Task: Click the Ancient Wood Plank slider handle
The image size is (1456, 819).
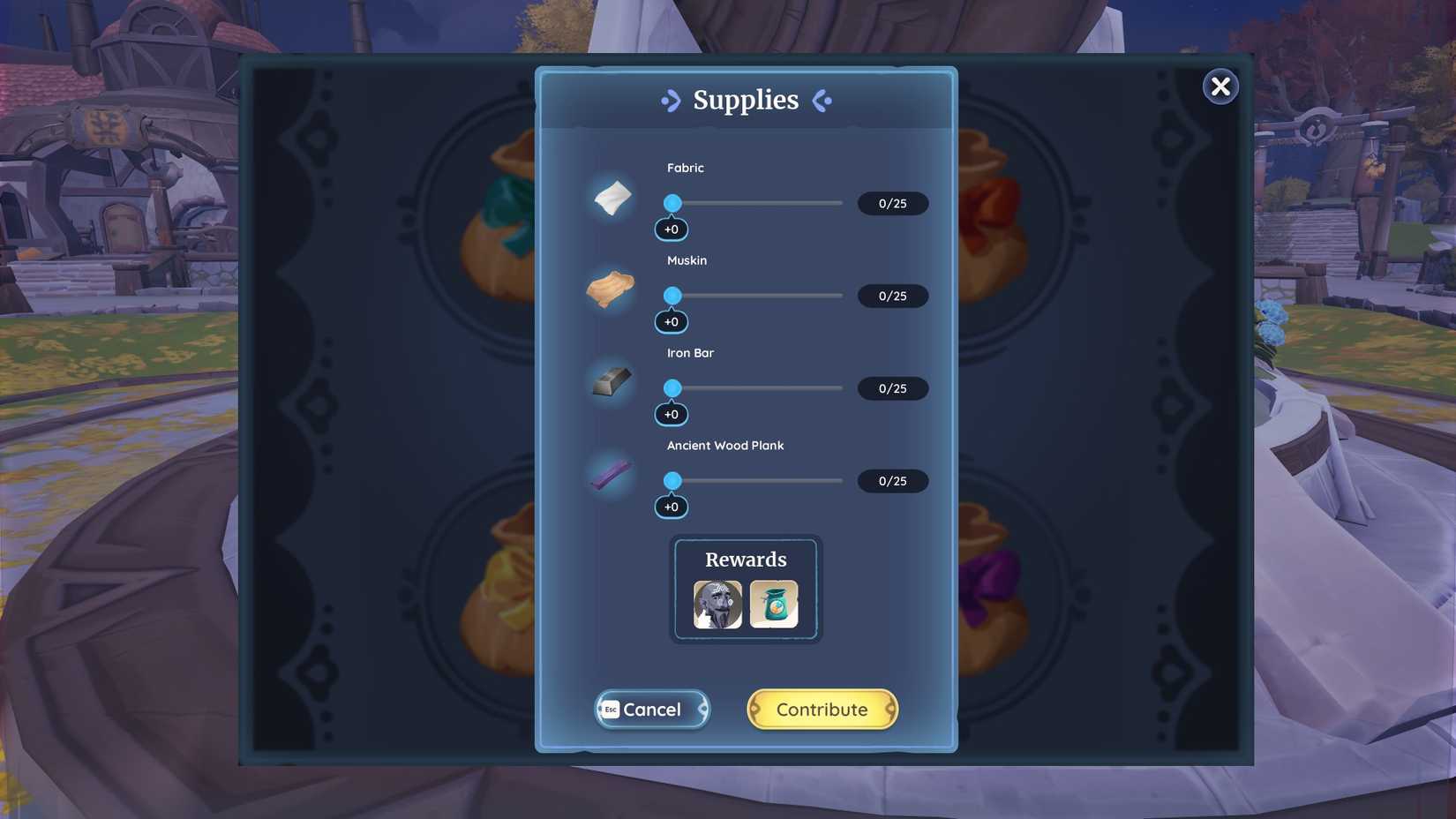Action: (673, 481)
